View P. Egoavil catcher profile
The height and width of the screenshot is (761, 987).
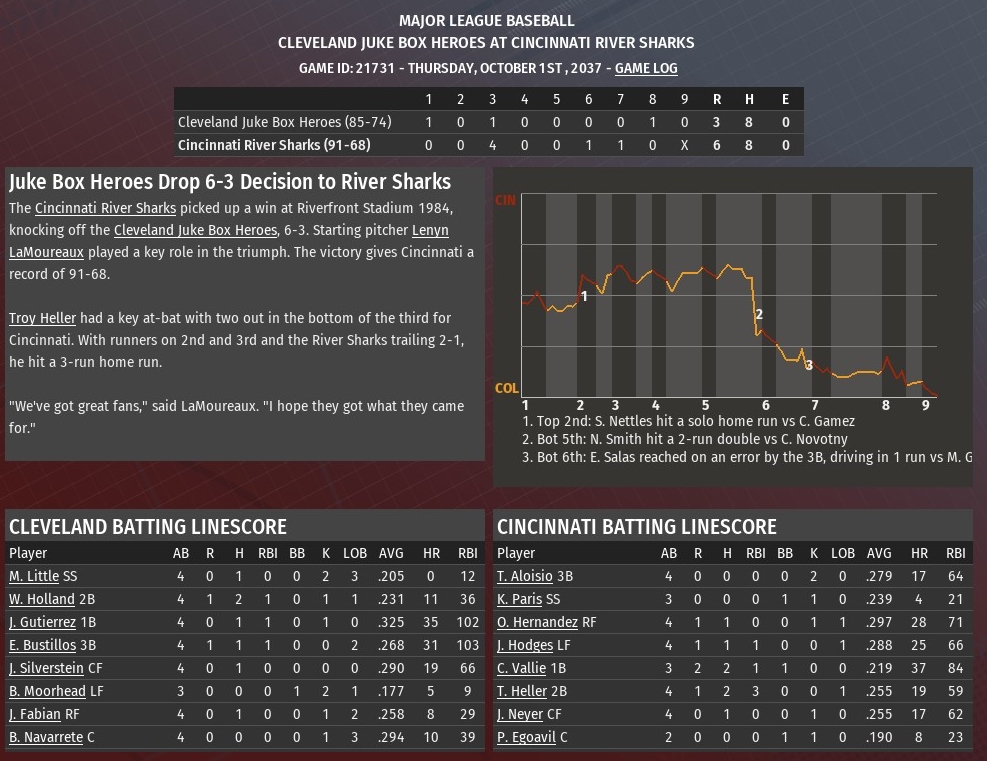click(526, 737)
